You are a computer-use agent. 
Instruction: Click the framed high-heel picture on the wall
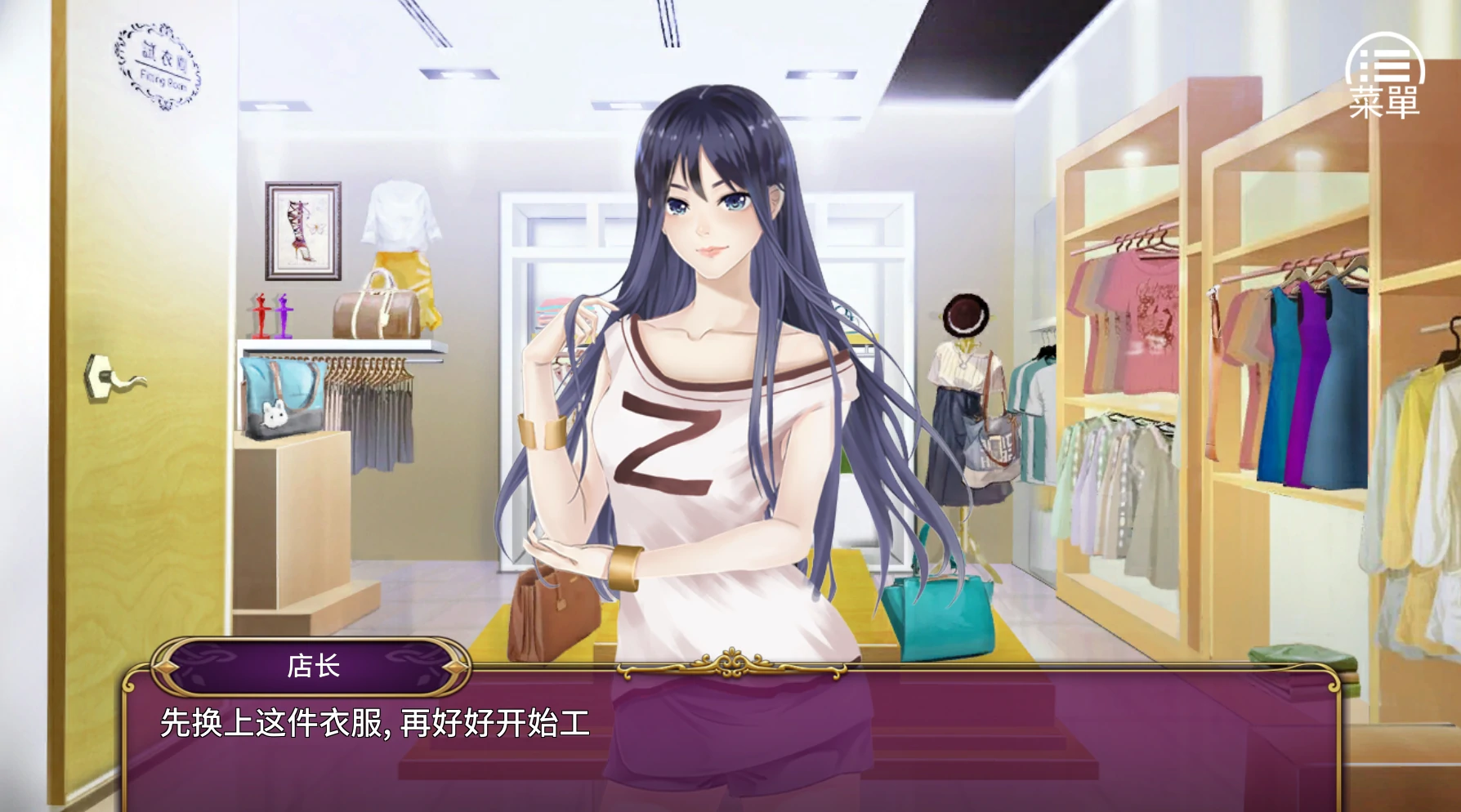[304, 229]
